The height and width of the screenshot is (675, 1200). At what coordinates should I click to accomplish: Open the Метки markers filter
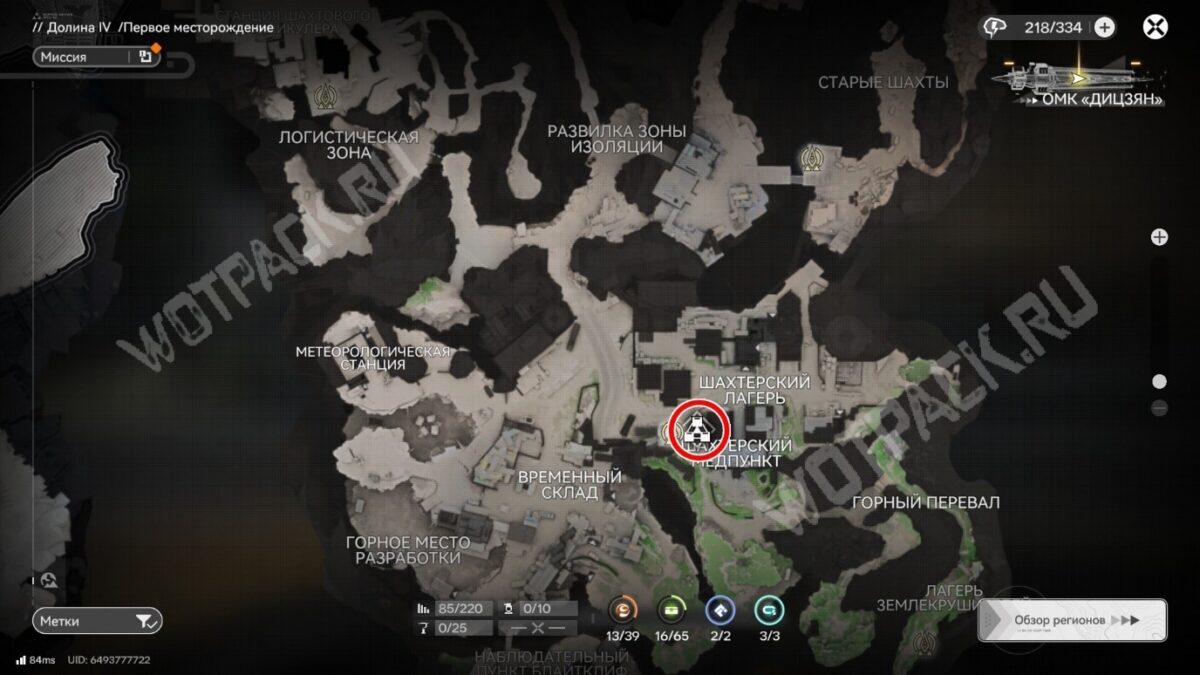pyautogui.click(x=96, y=621)
